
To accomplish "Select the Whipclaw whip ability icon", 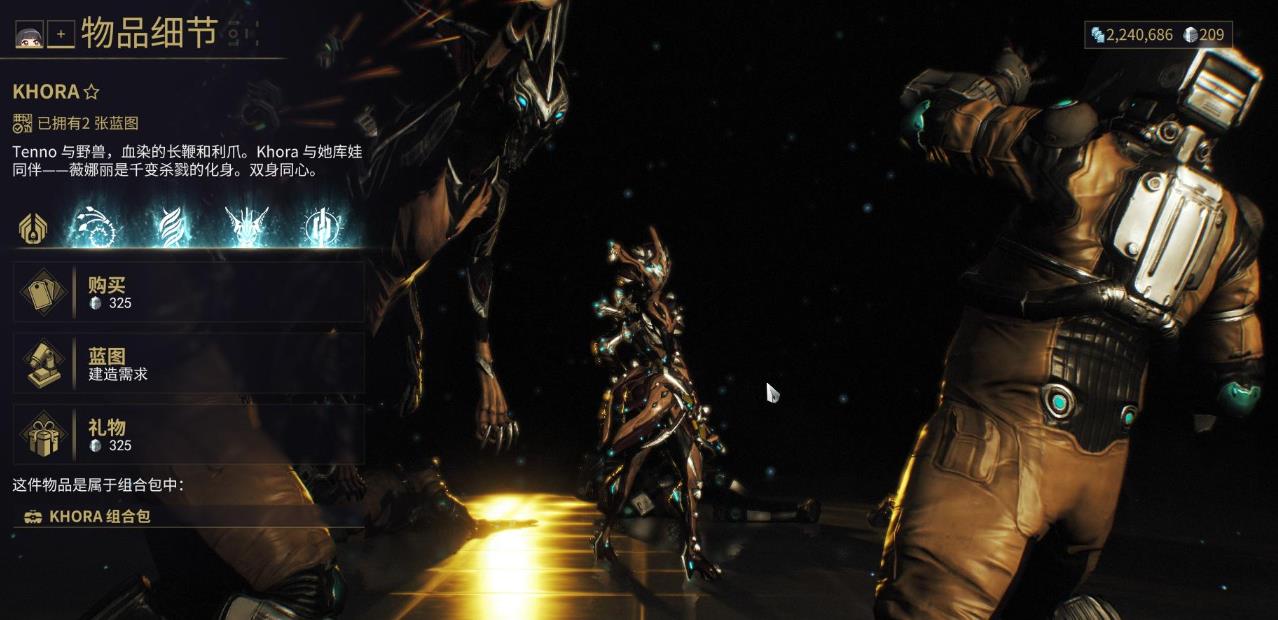I will 93,227.
